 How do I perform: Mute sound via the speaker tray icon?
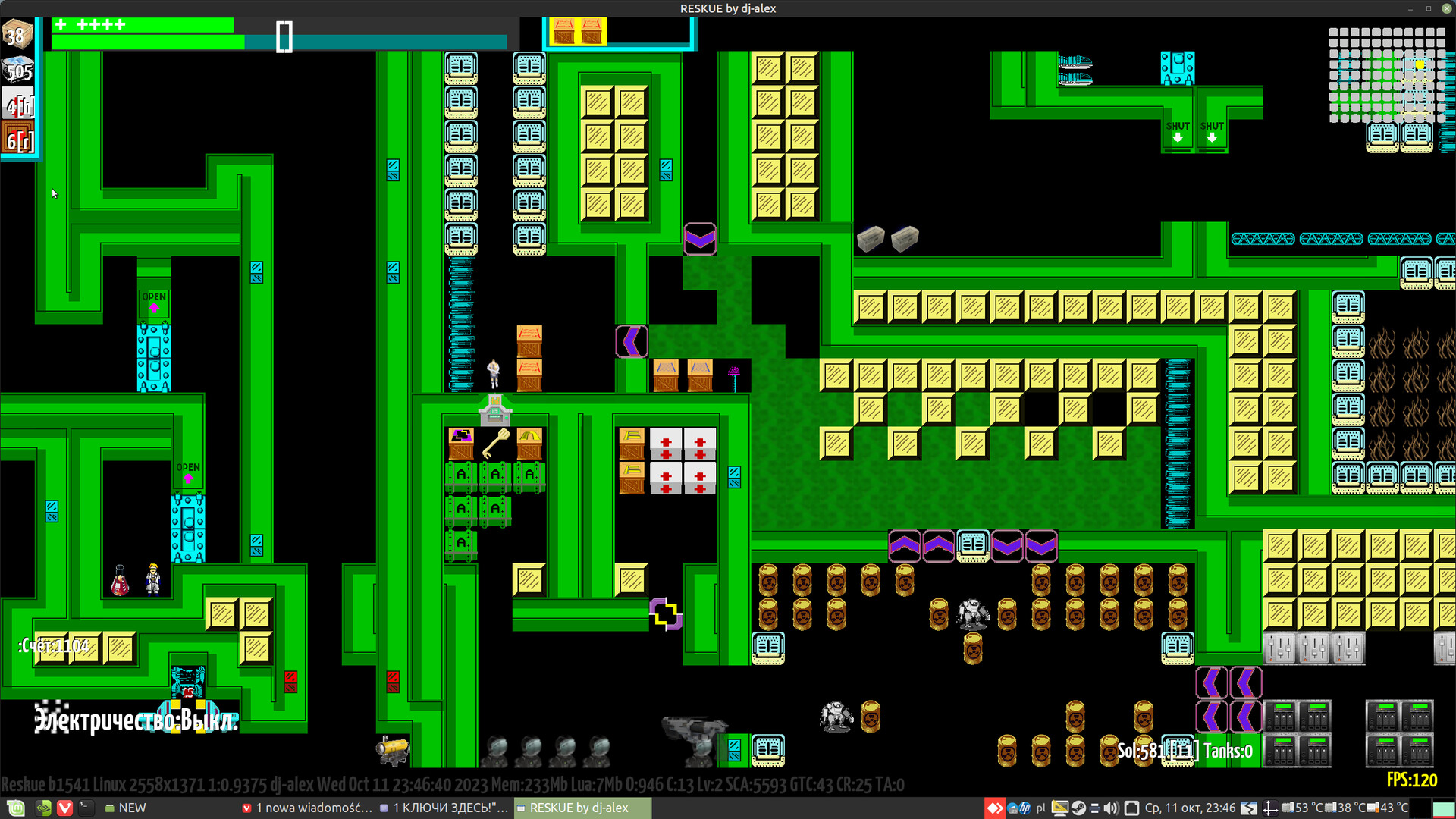(1111, 808)
